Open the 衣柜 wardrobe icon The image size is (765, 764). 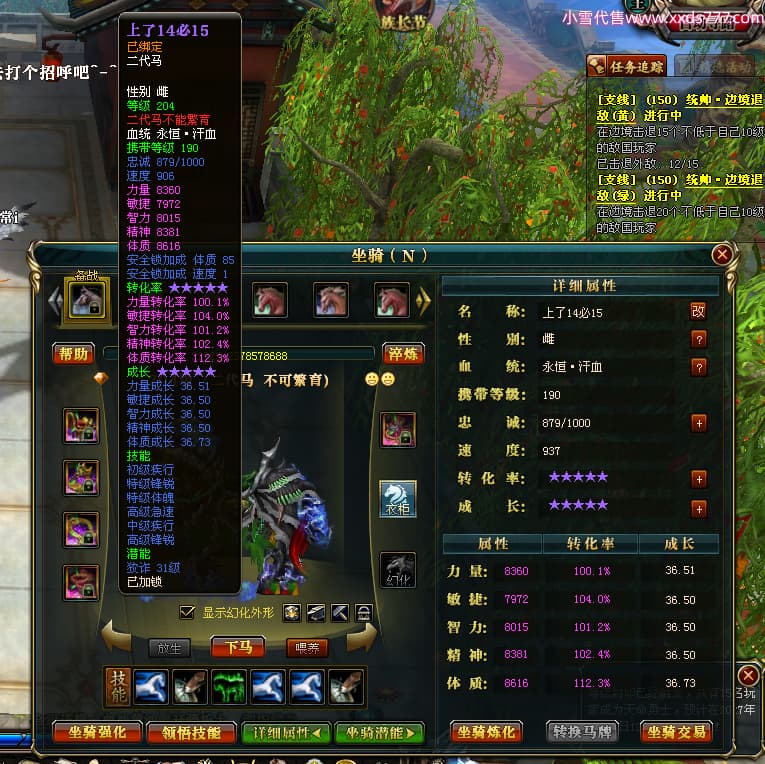tap(398, 498)
